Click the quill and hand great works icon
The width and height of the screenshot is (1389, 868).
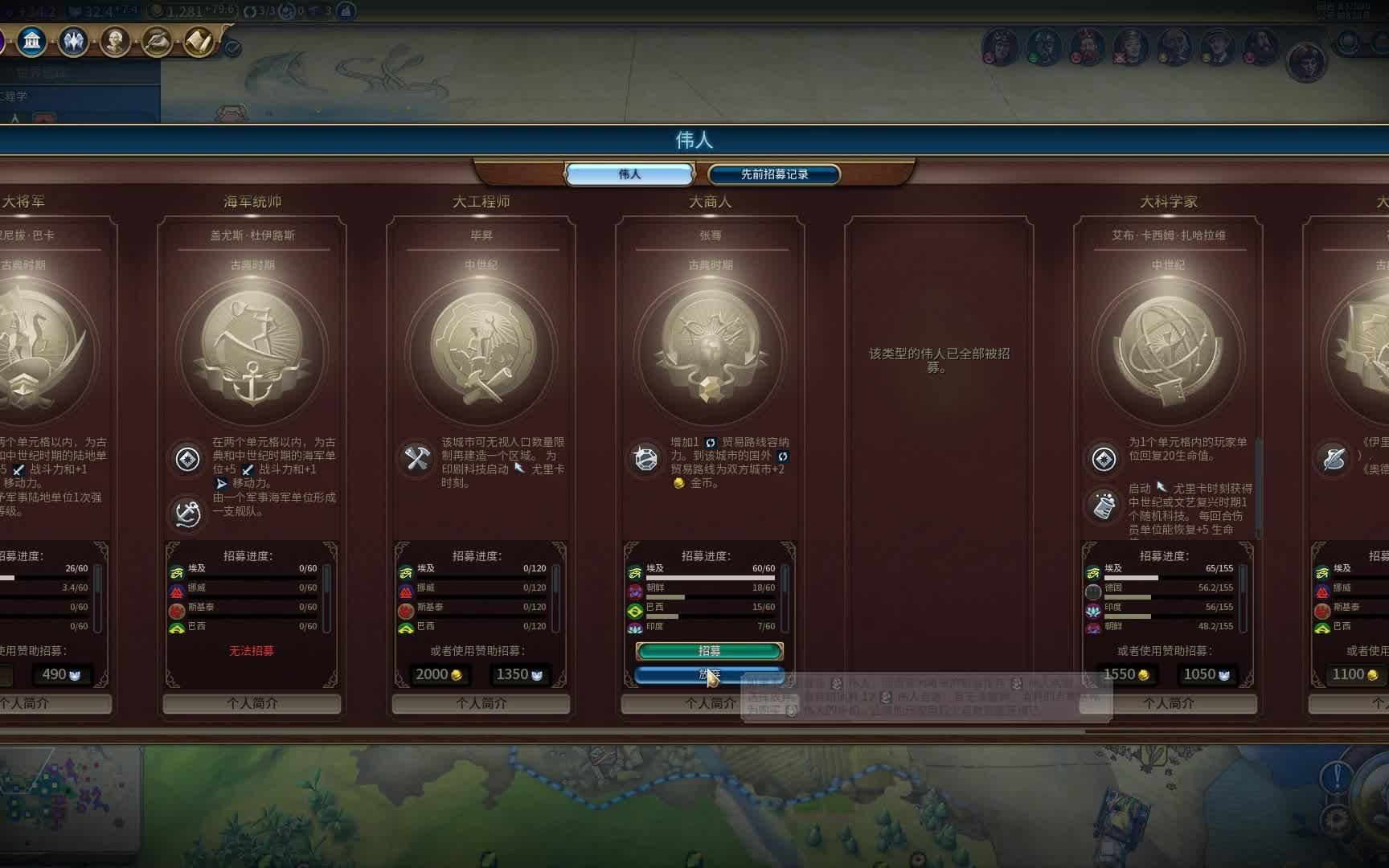coord(157,40)
